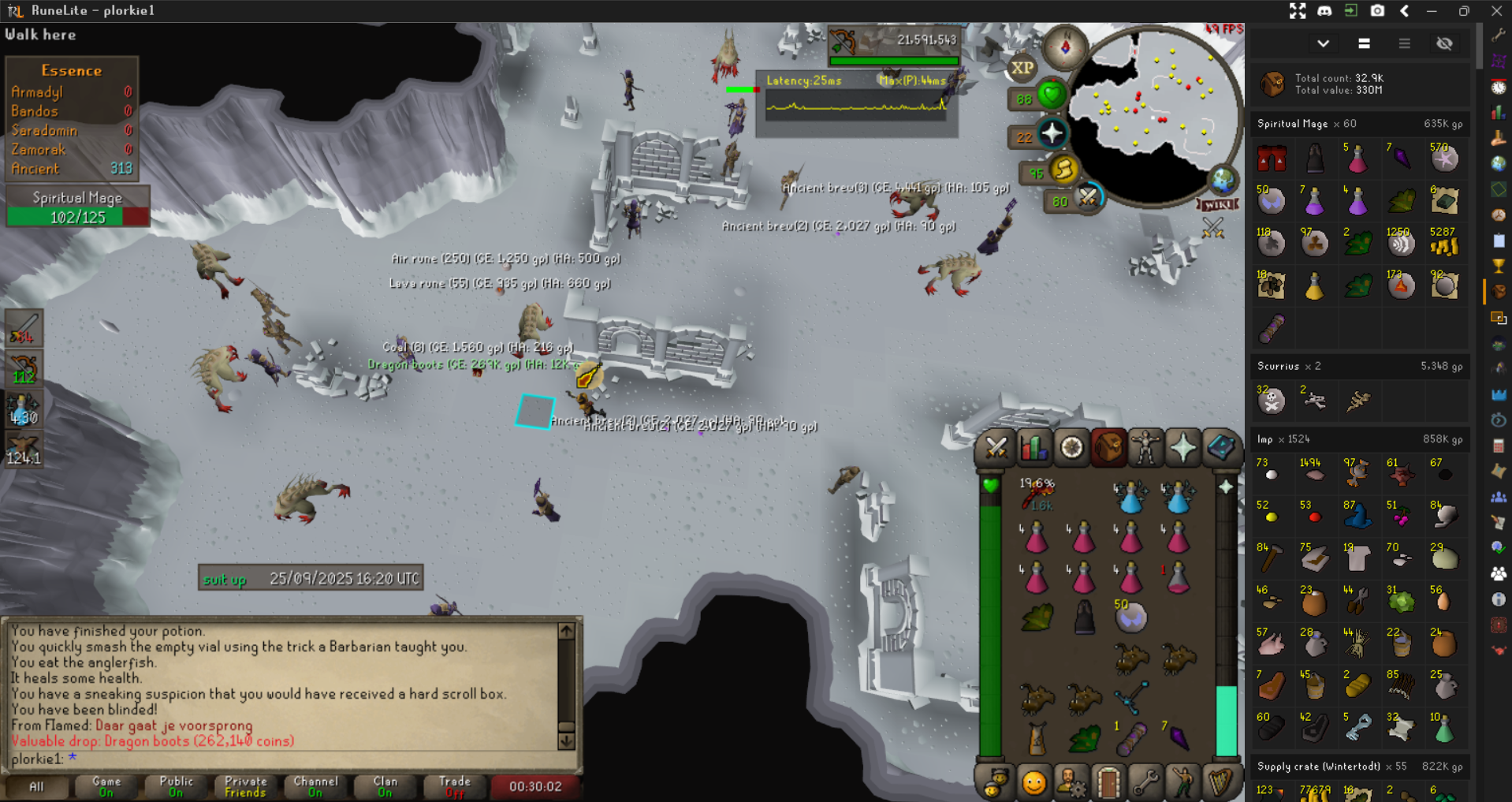Toggle the XP drops orb

pyautogui.click(x=1022, y=69)
